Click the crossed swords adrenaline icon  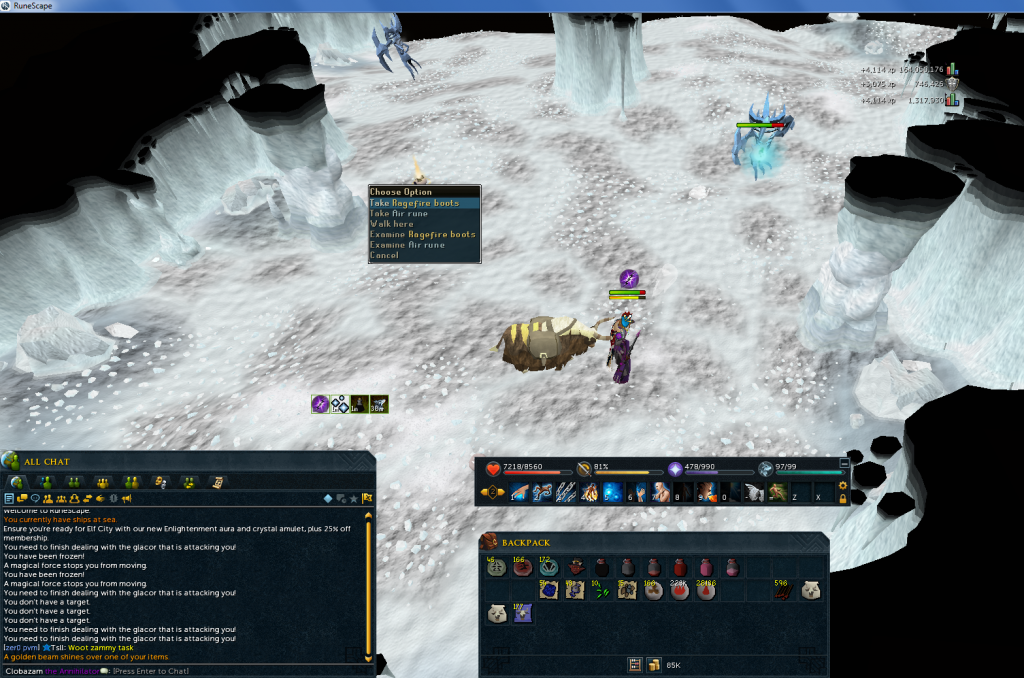pyautogui.click(x=583, y=468)
